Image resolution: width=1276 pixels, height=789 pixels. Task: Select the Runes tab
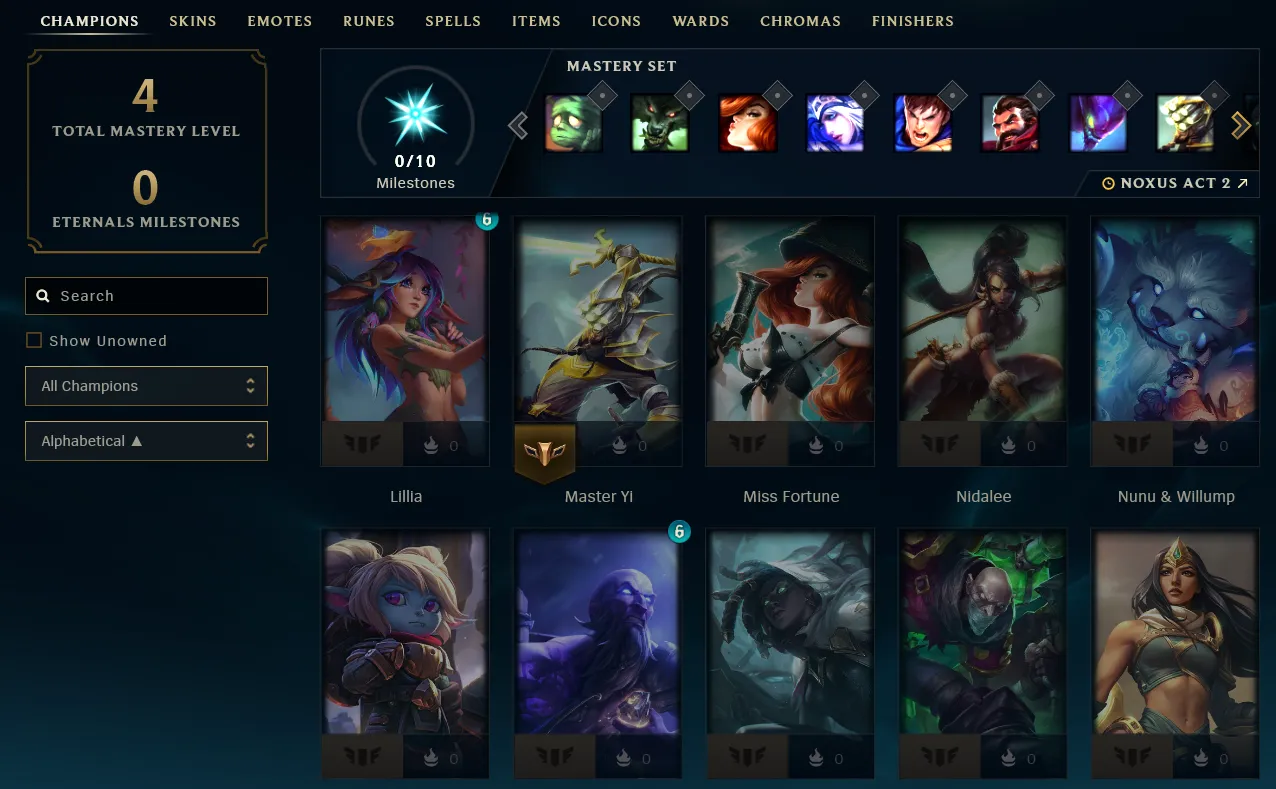(368, 21)
